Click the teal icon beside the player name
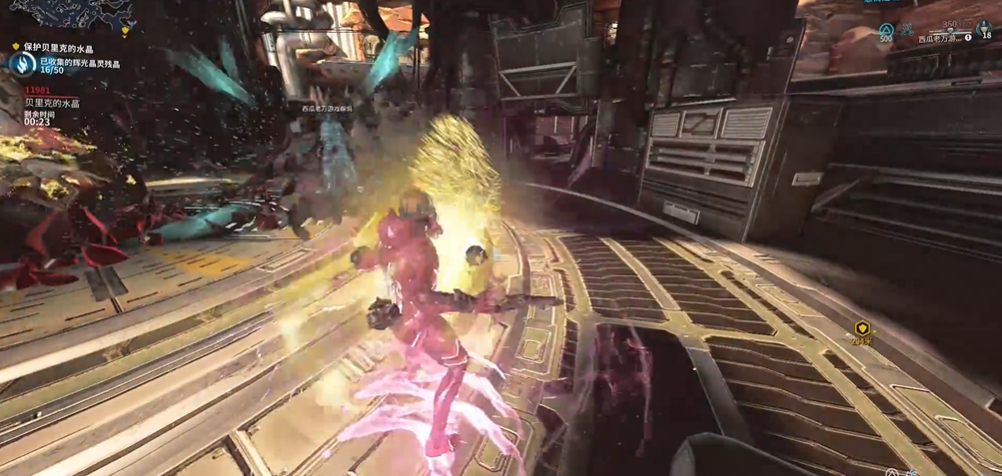The width and height of the screenshot is (1002, 476). click(x=908, y=29)
